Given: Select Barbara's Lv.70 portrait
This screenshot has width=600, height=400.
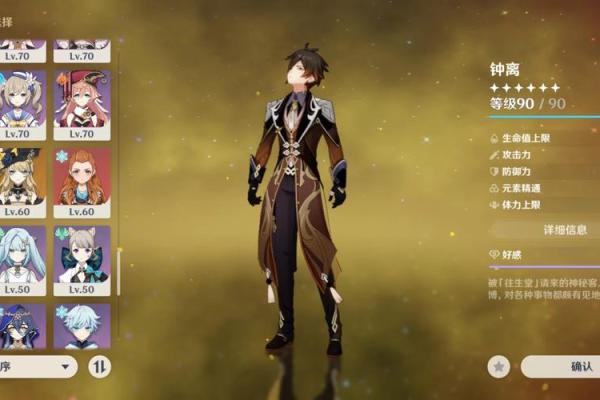Looking at the screenshot, I should (19, 102).
